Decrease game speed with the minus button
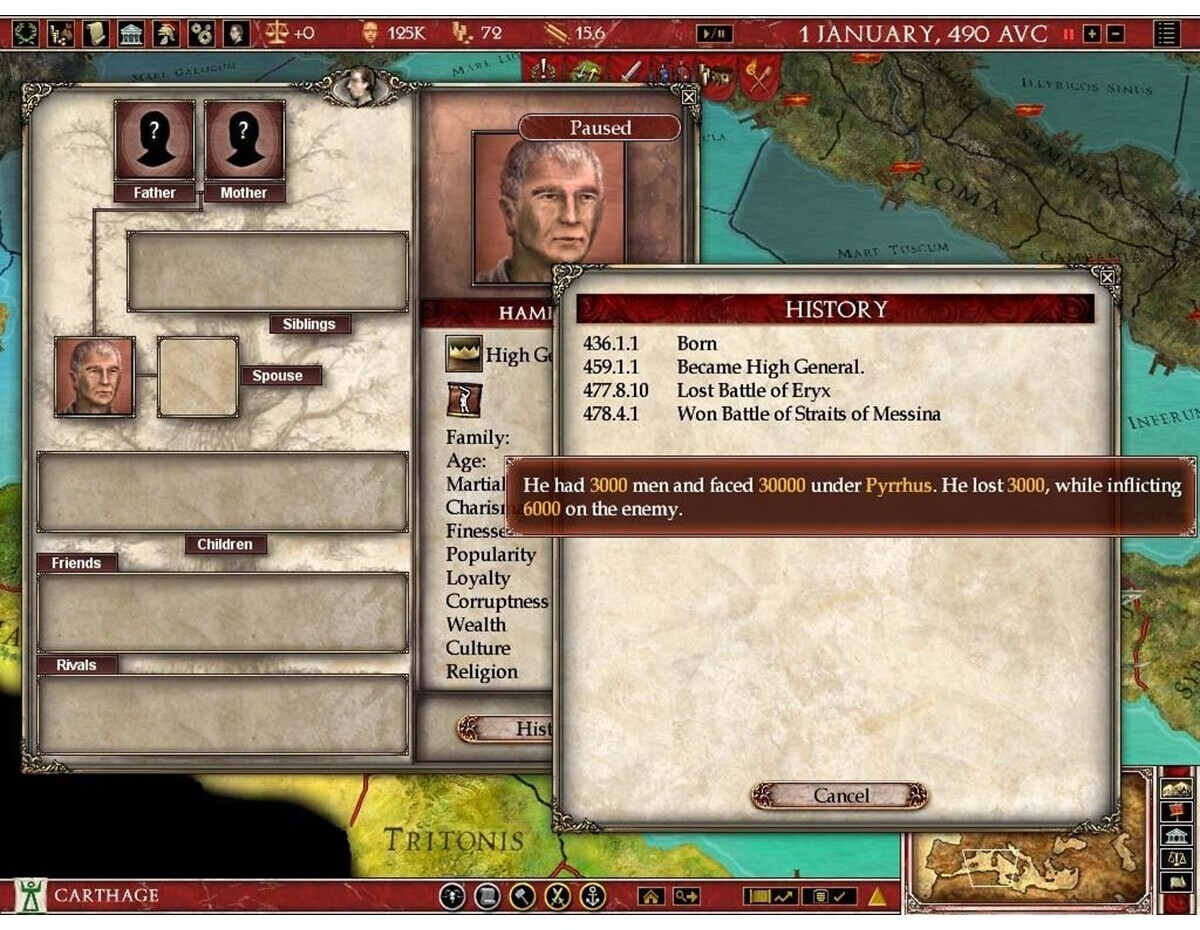The width and height of the screenshot is (1200, 930). point(1115,34)
